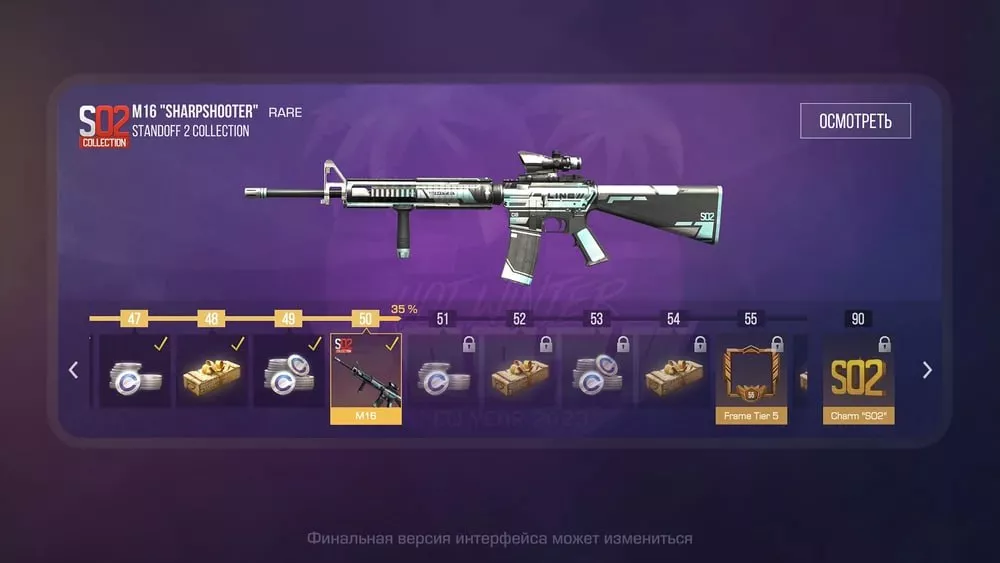
Task: Show next rewards with the right arrow
Action: [927, 370]
